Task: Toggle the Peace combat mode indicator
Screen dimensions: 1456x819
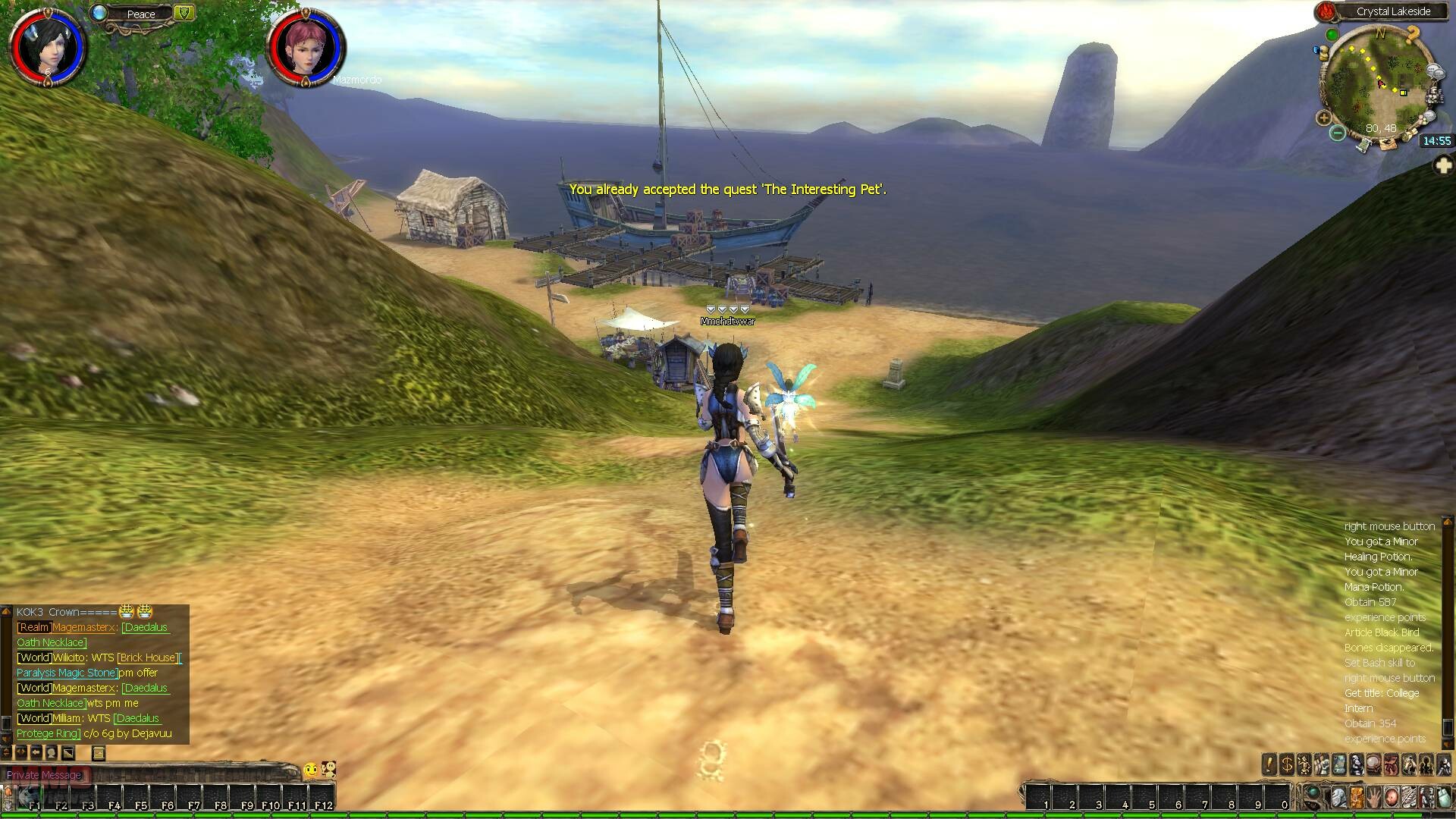Action: click(x=140, y=14)
